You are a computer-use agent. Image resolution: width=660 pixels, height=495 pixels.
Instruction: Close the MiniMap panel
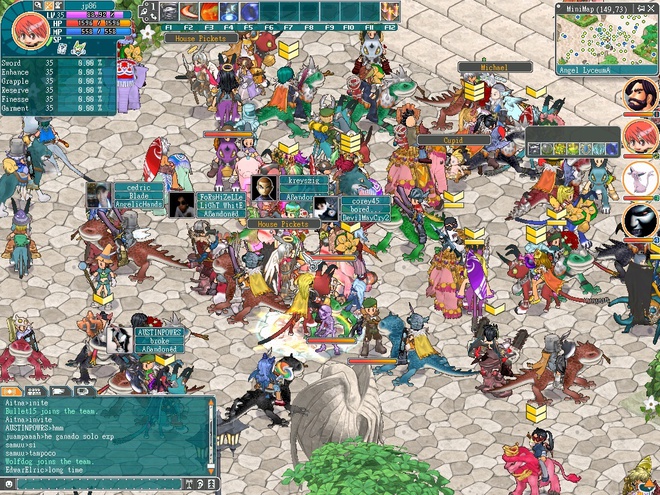pos(652,8)
